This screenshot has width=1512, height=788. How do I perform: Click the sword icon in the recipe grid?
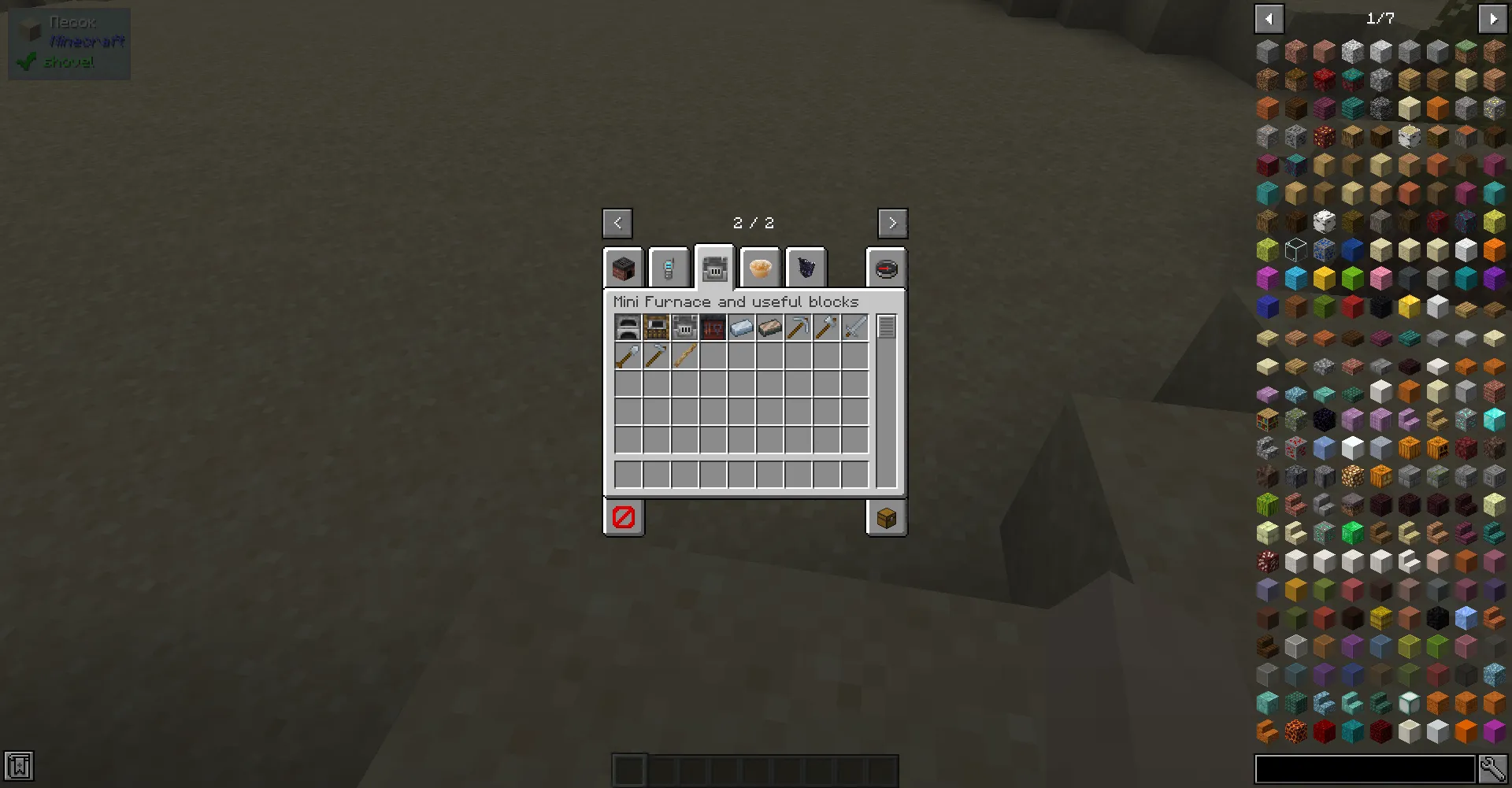pos(855,327)
